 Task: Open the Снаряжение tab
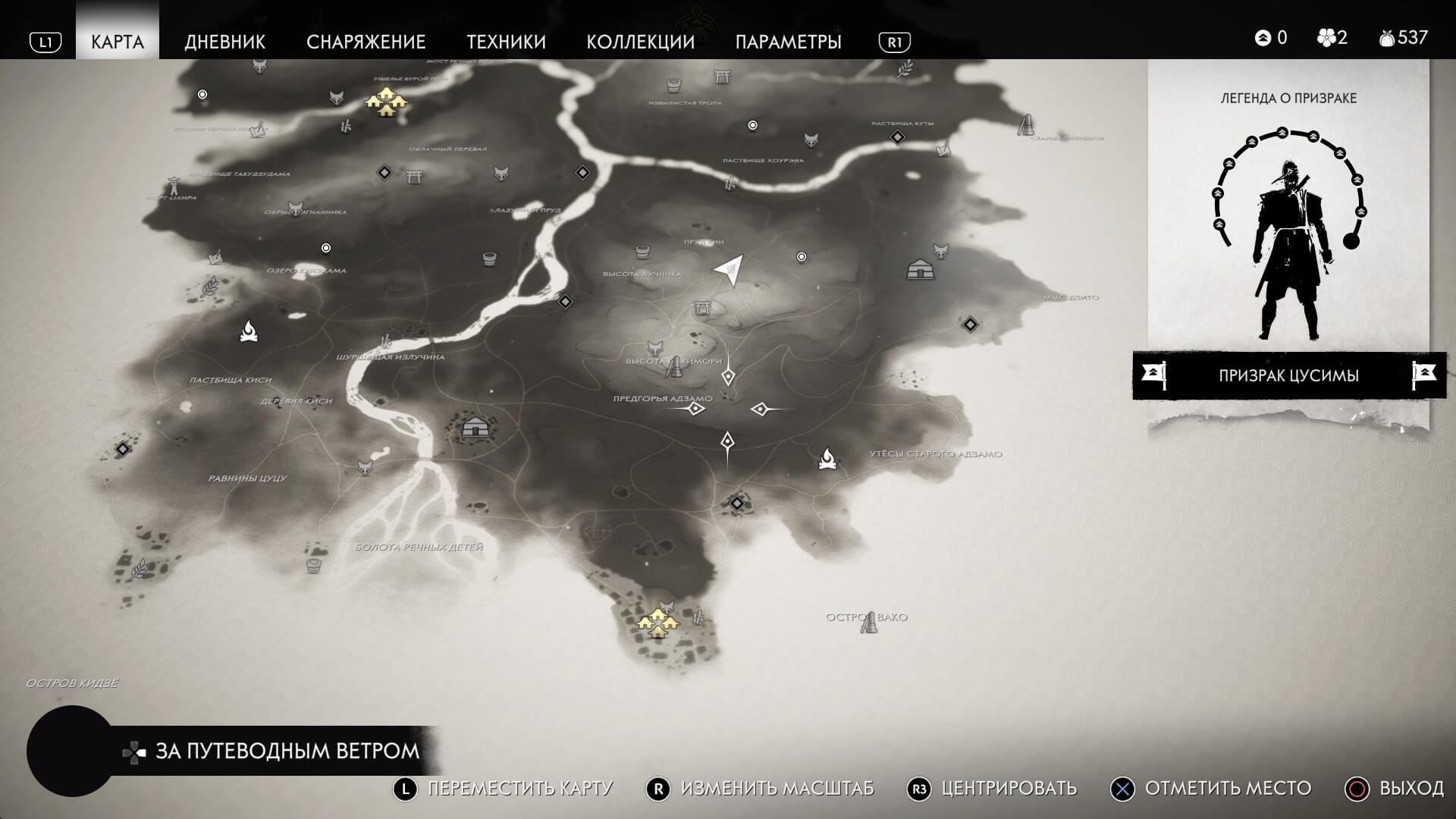[366, 42]
